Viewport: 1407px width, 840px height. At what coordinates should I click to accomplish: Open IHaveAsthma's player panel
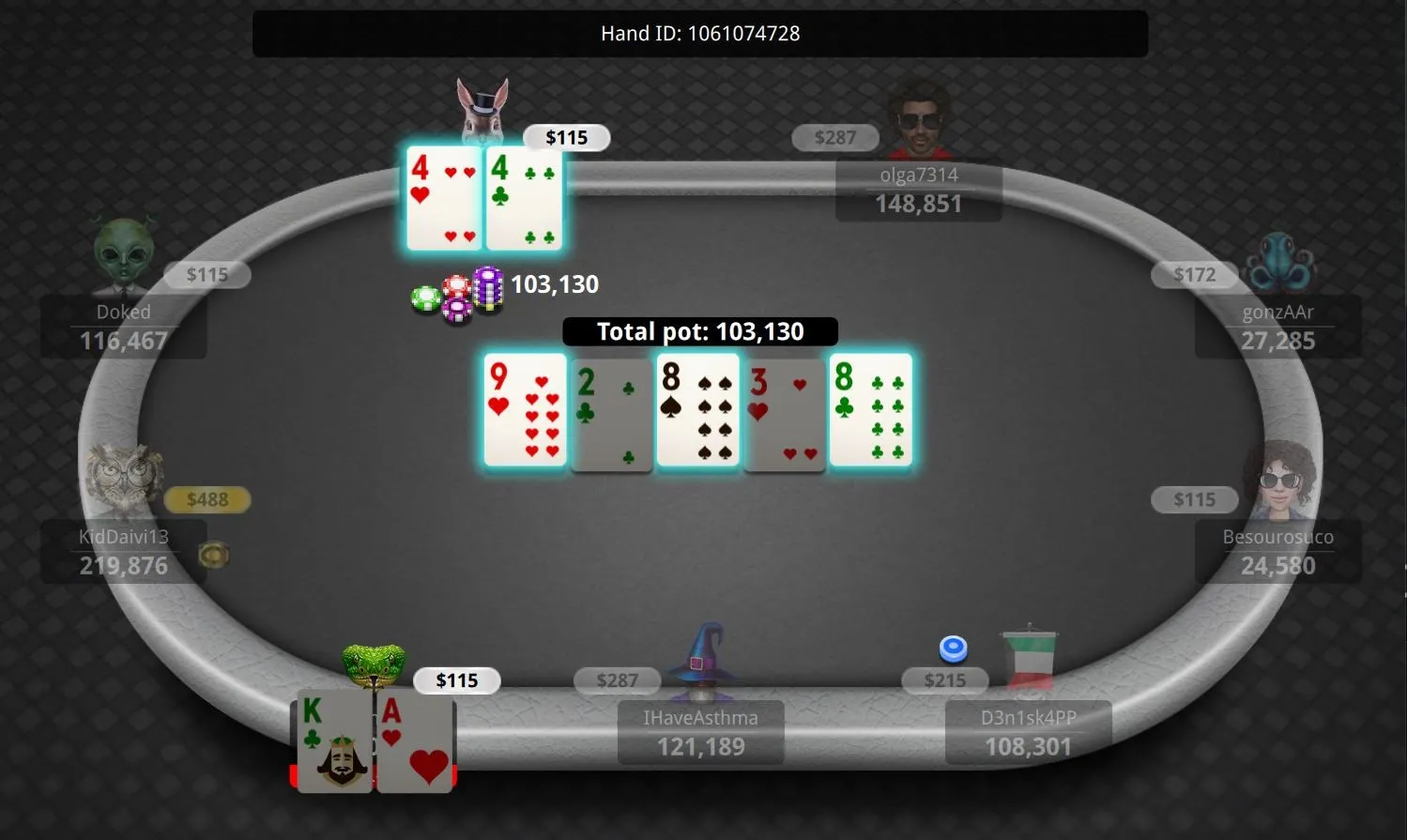pyautogui.click(x=700, y=733)
